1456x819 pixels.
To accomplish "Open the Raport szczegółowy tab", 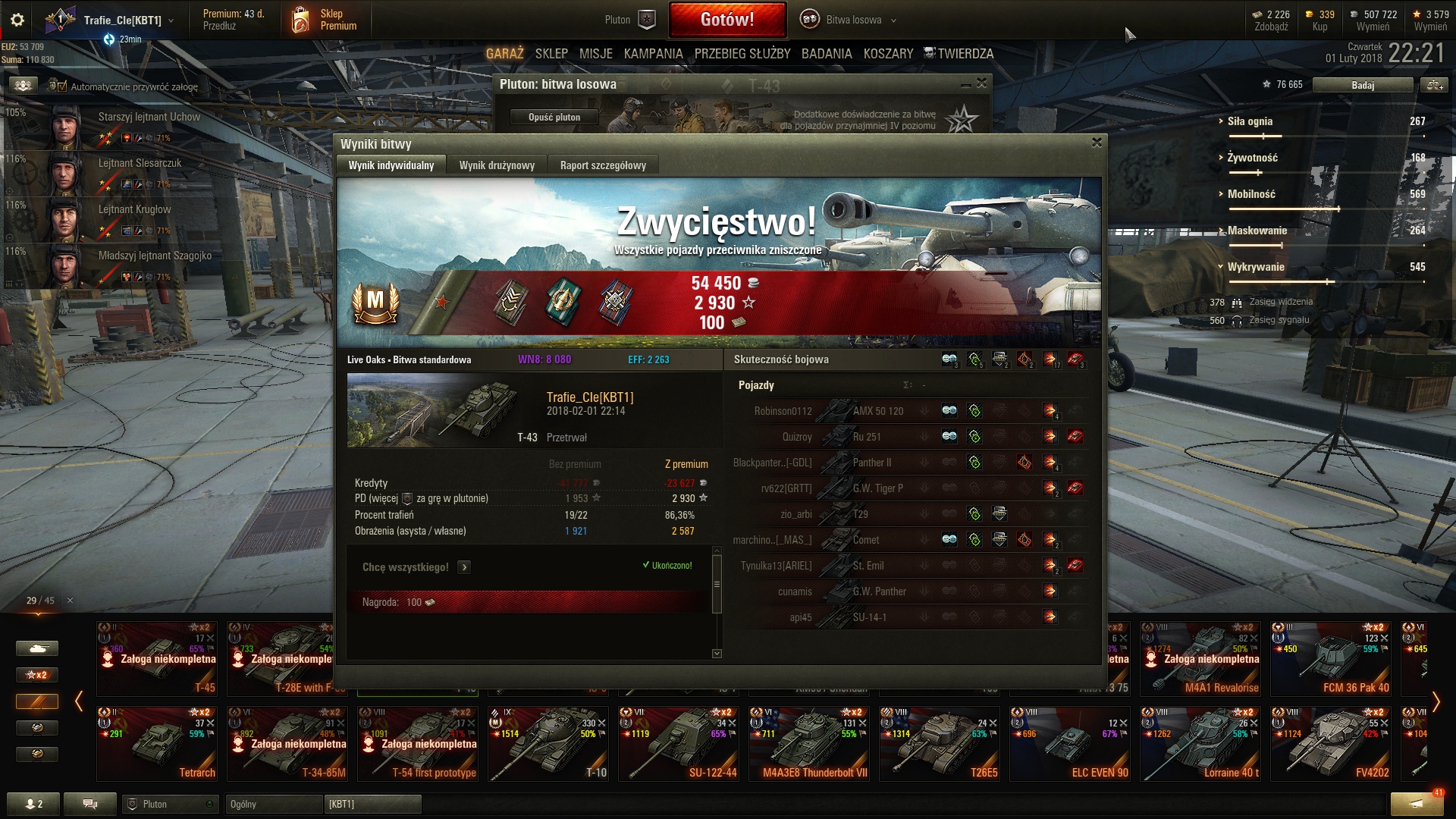I will 603,165.
